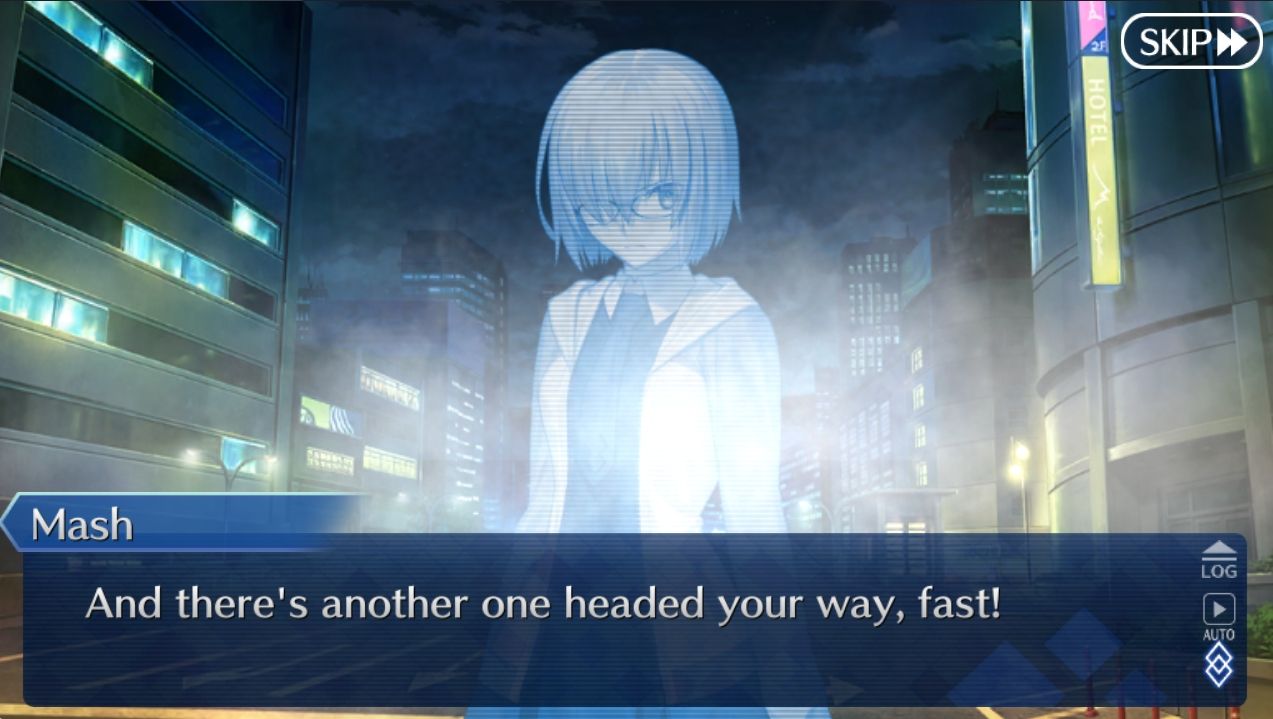
Task: Skip the dialogue scene
Action: tap(1191, 42)
